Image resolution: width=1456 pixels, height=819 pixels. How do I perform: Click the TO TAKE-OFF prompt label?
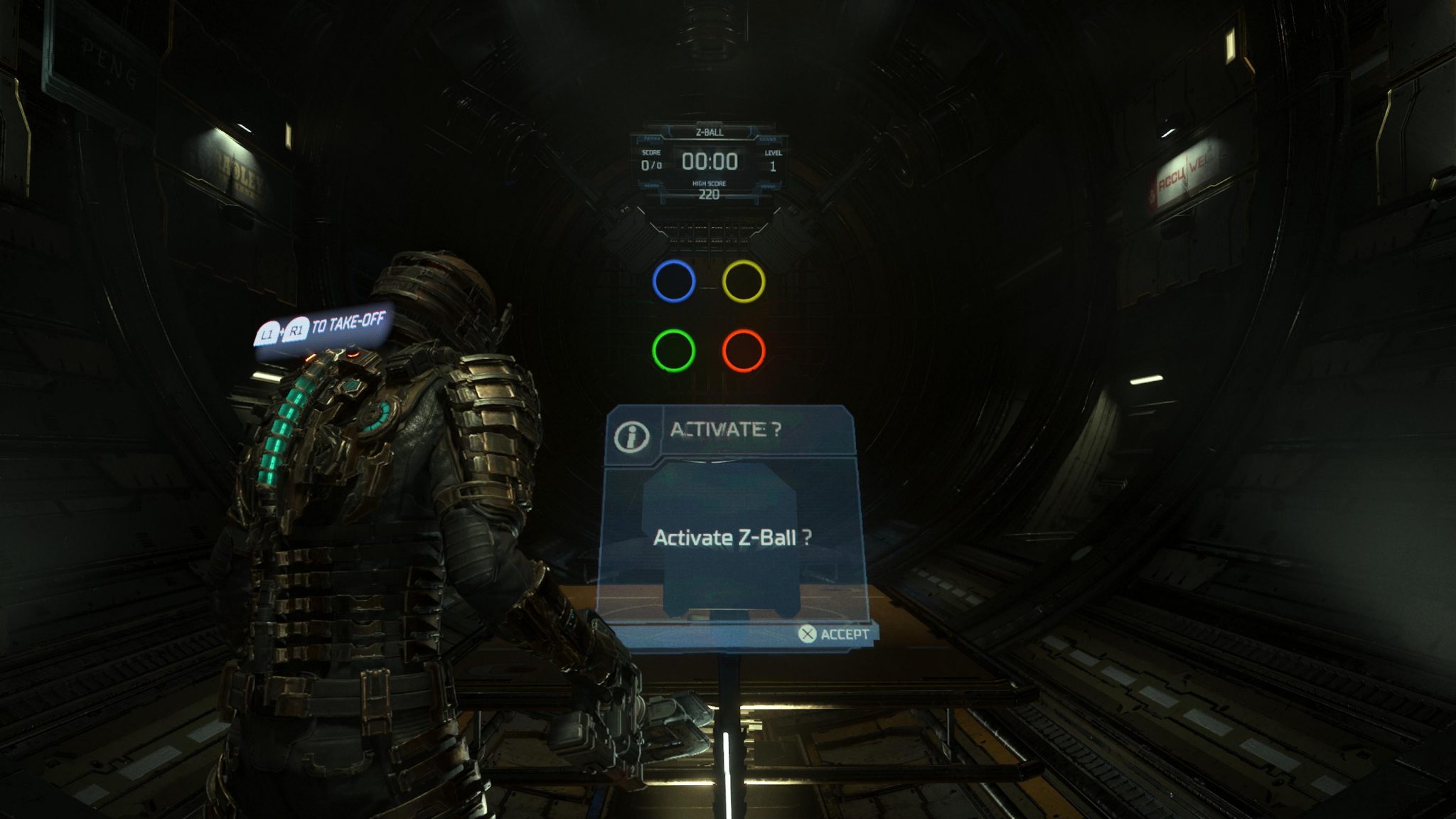point(345,323)
